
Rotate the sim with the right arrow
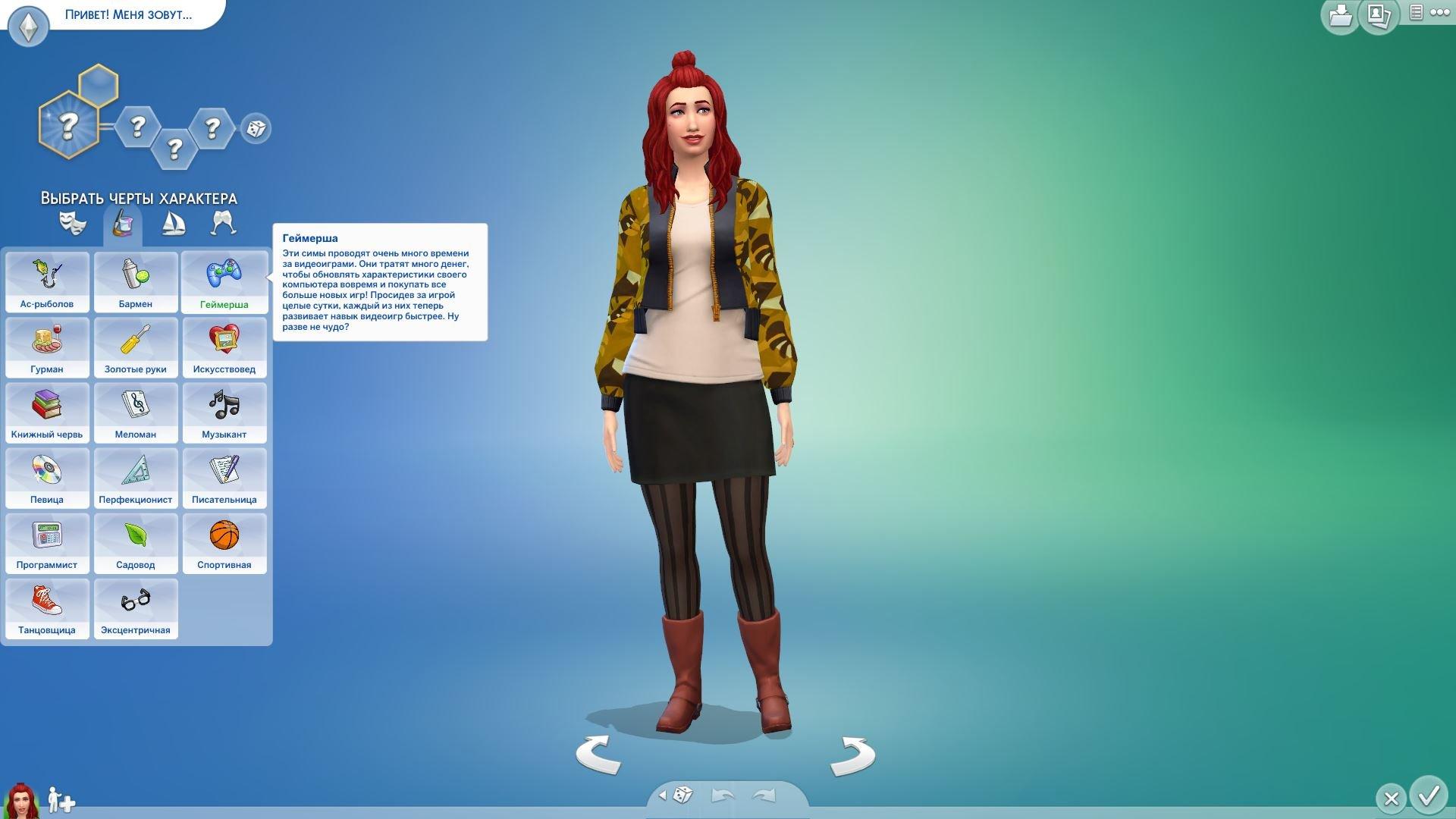point(852,755)
